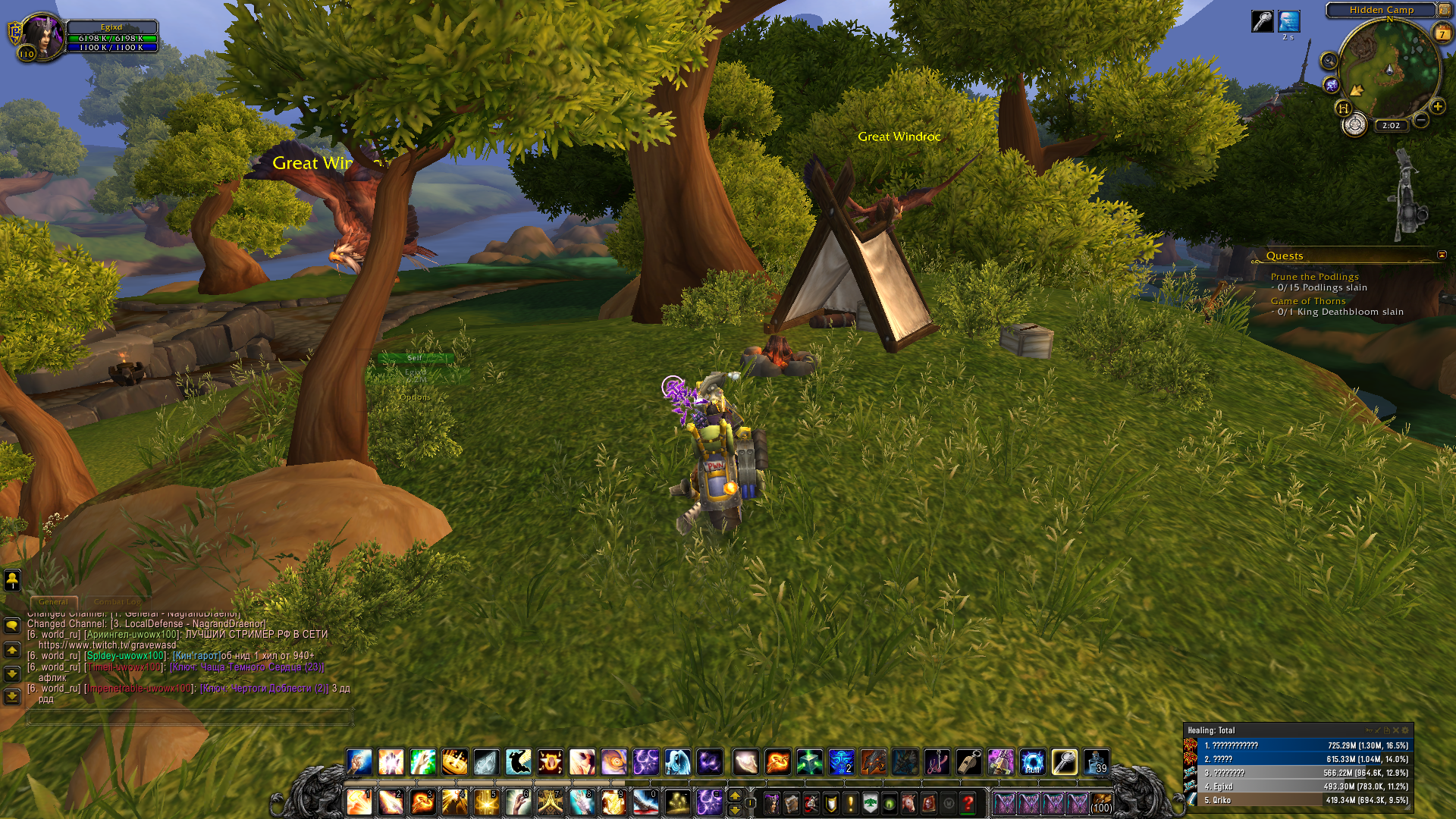Open the calendar button showing 7

[x=1442, y=33]
